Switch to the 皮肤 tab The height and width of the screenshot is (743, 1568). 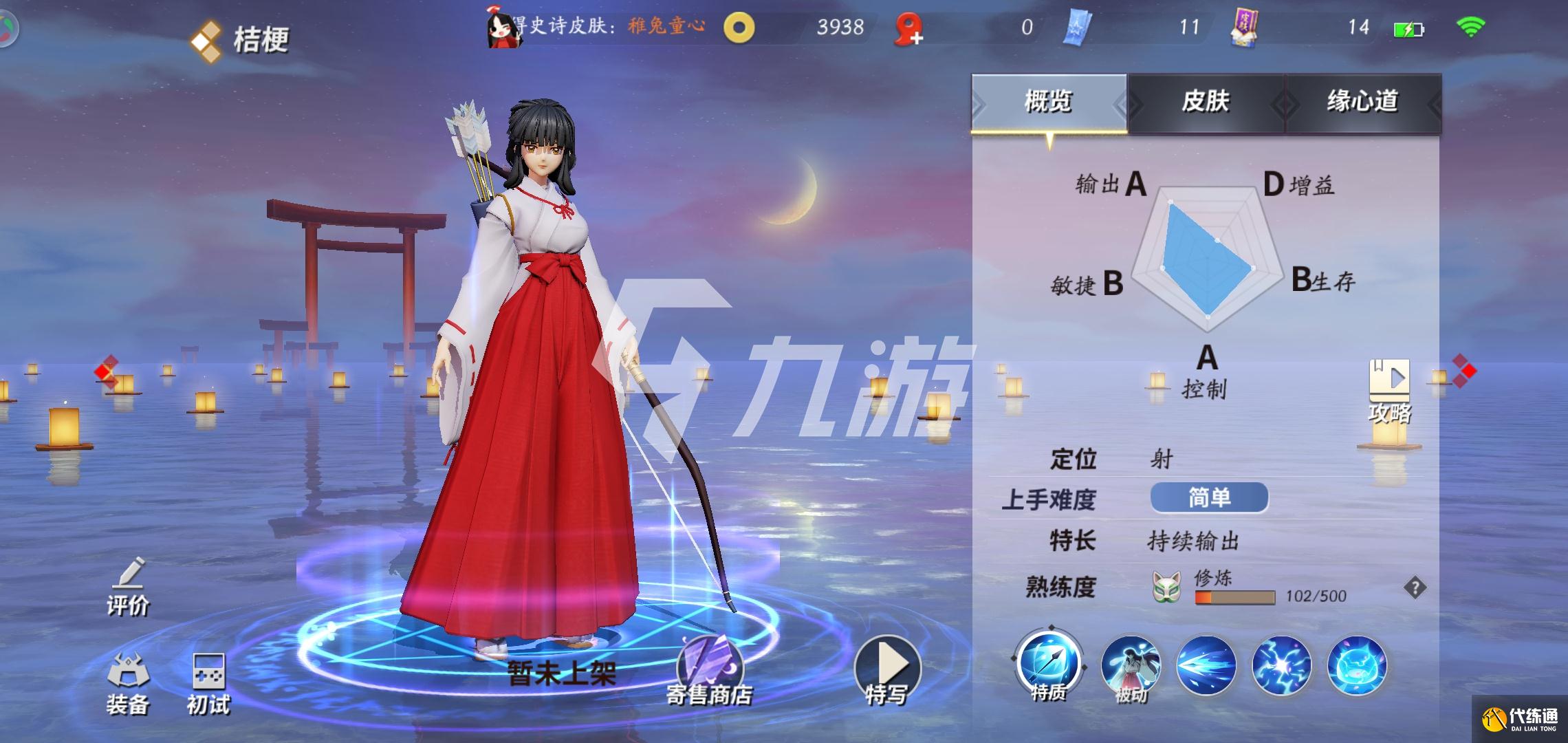click(x=1206, y=102)
